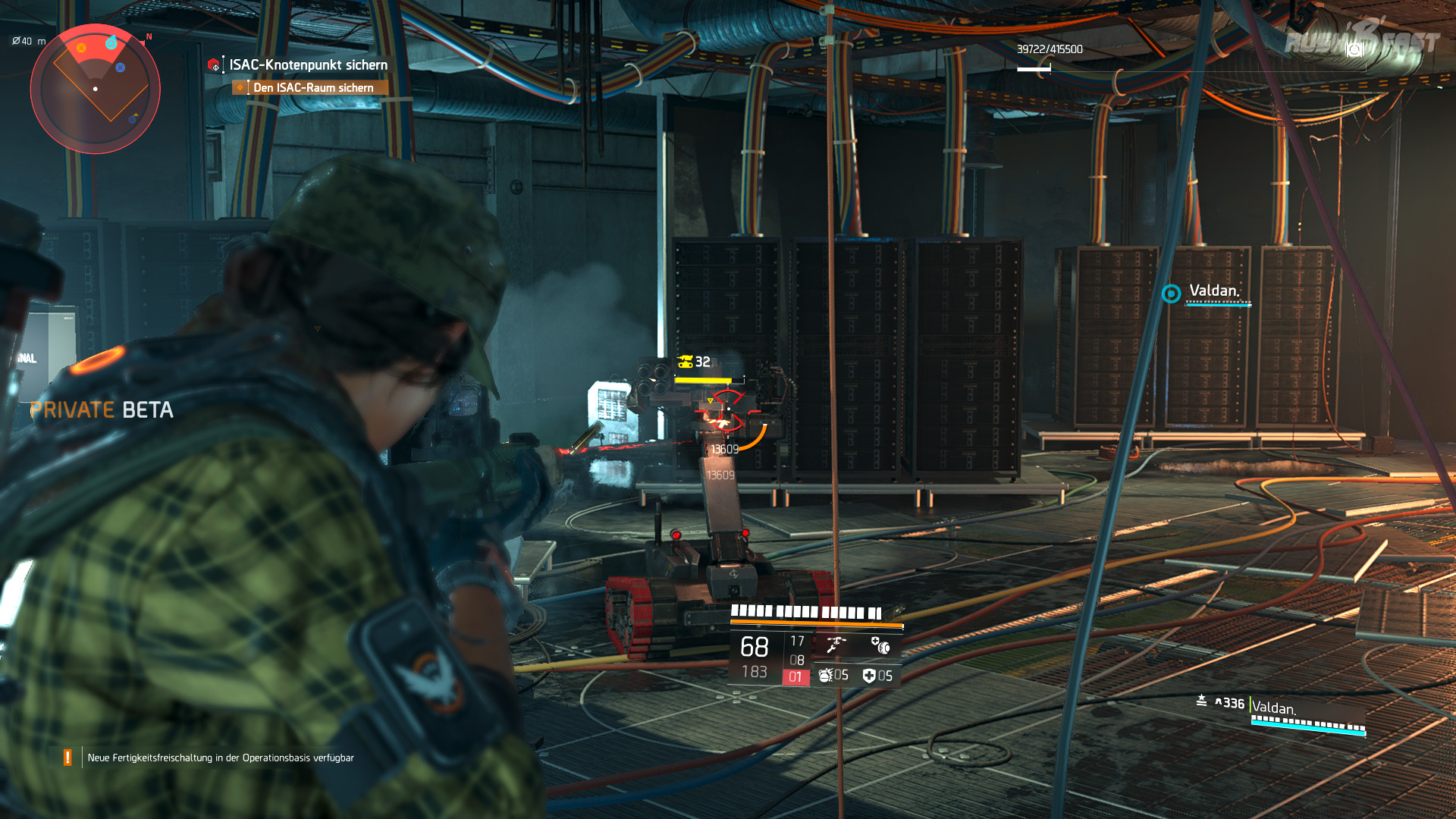Select the Division shield emblem on the backpack
This screenshot has height=819, width=1456.
(429, 677)
